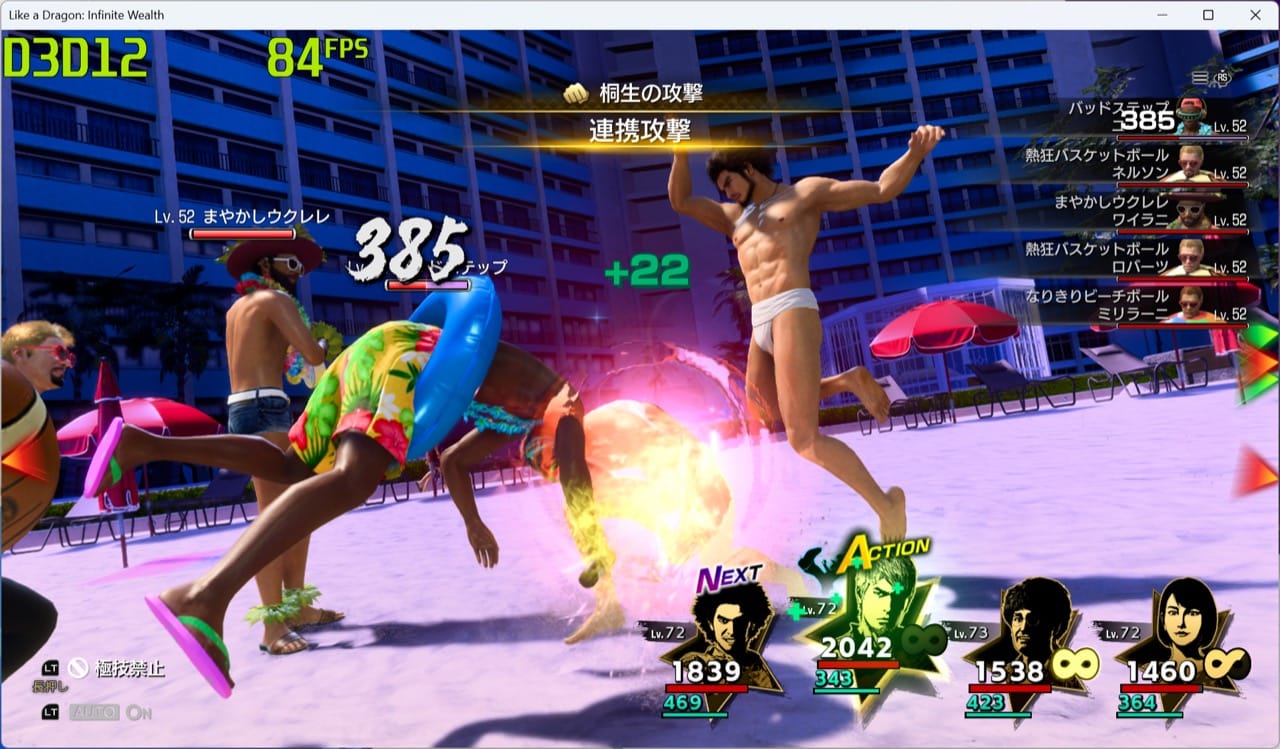Screen dimensions: 1280x749
Task: Close the Like a Dragon window
Action: point(1255,15)
